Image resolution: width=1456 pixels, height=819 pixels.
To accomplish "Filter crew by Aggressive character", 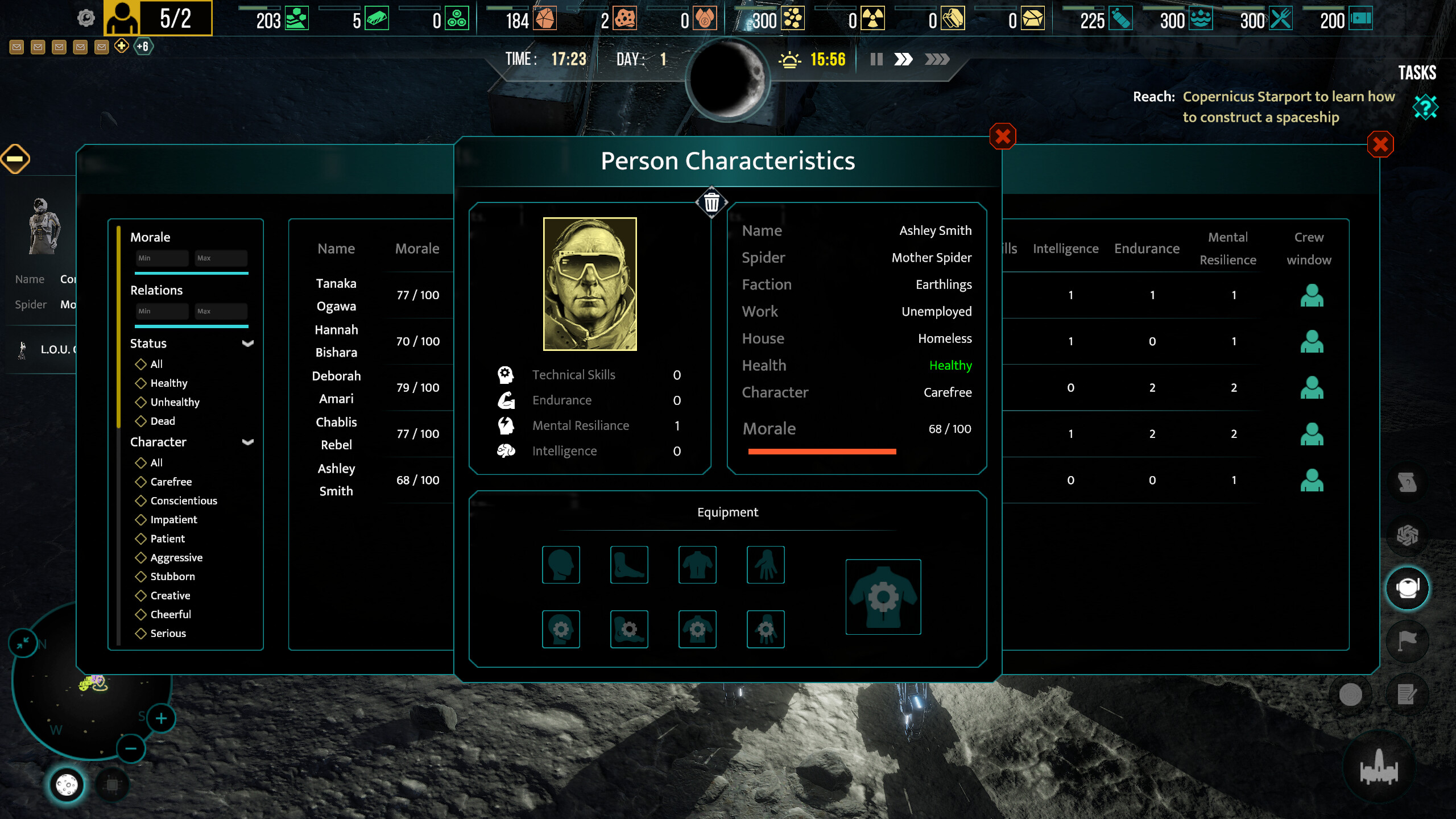I will (x=176, y=557).
